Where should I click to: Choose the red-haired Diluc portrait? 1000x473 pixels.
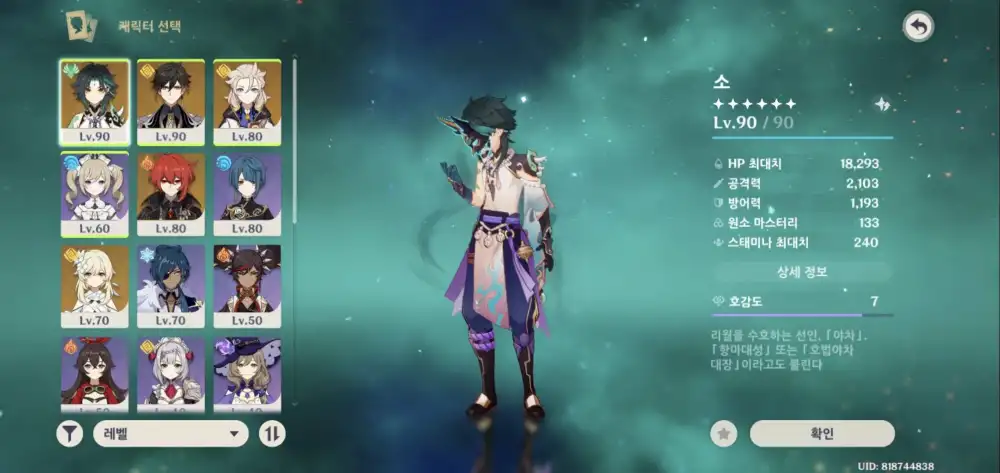point(171,194)
